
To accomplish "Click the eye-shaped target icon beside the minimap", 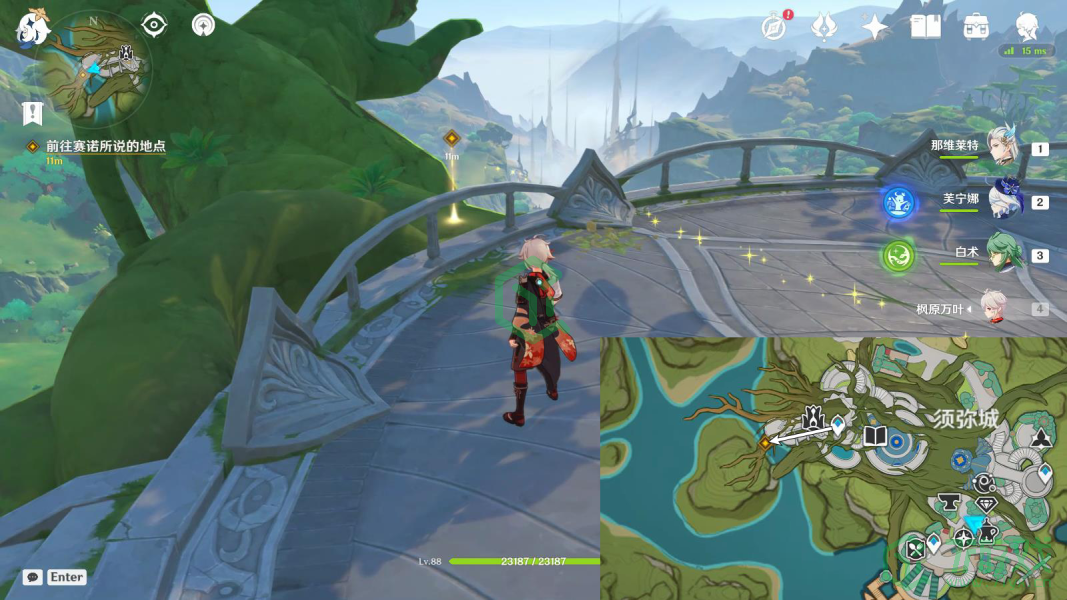I will point(153,24).
